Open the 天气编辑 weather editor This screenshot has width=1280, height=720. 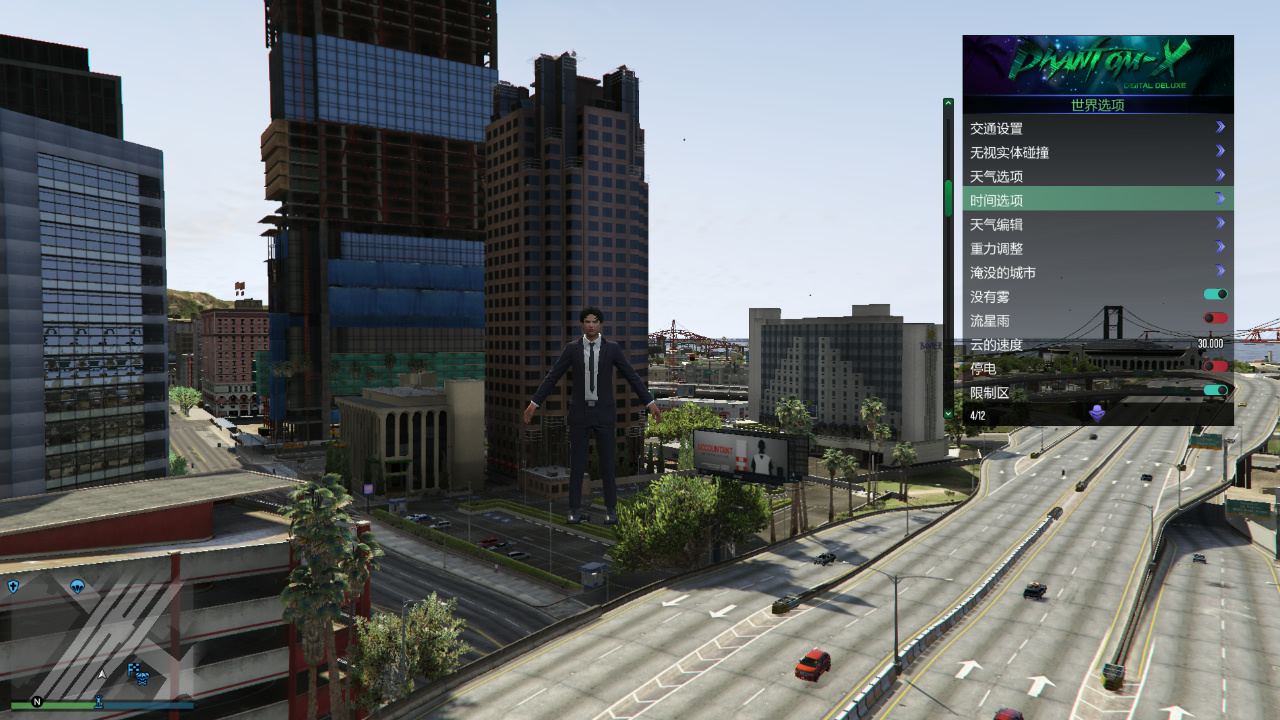(1097, 224)
